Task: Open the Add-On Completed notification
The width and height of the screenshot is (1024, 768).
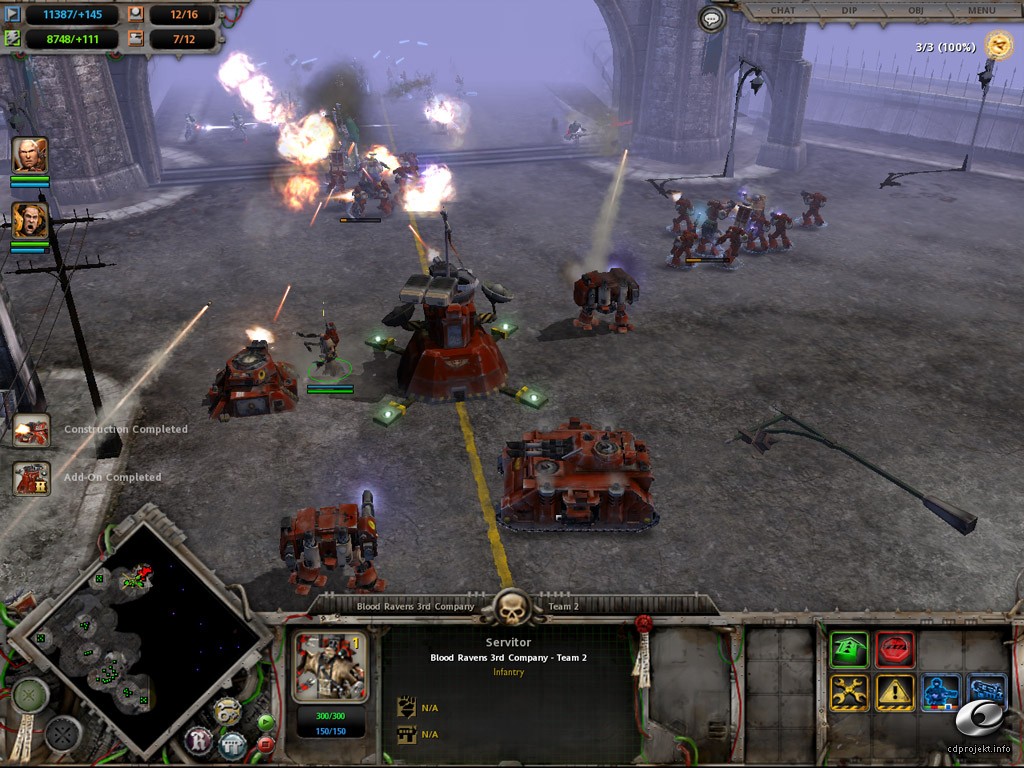Action: click(x=31, y=478)
